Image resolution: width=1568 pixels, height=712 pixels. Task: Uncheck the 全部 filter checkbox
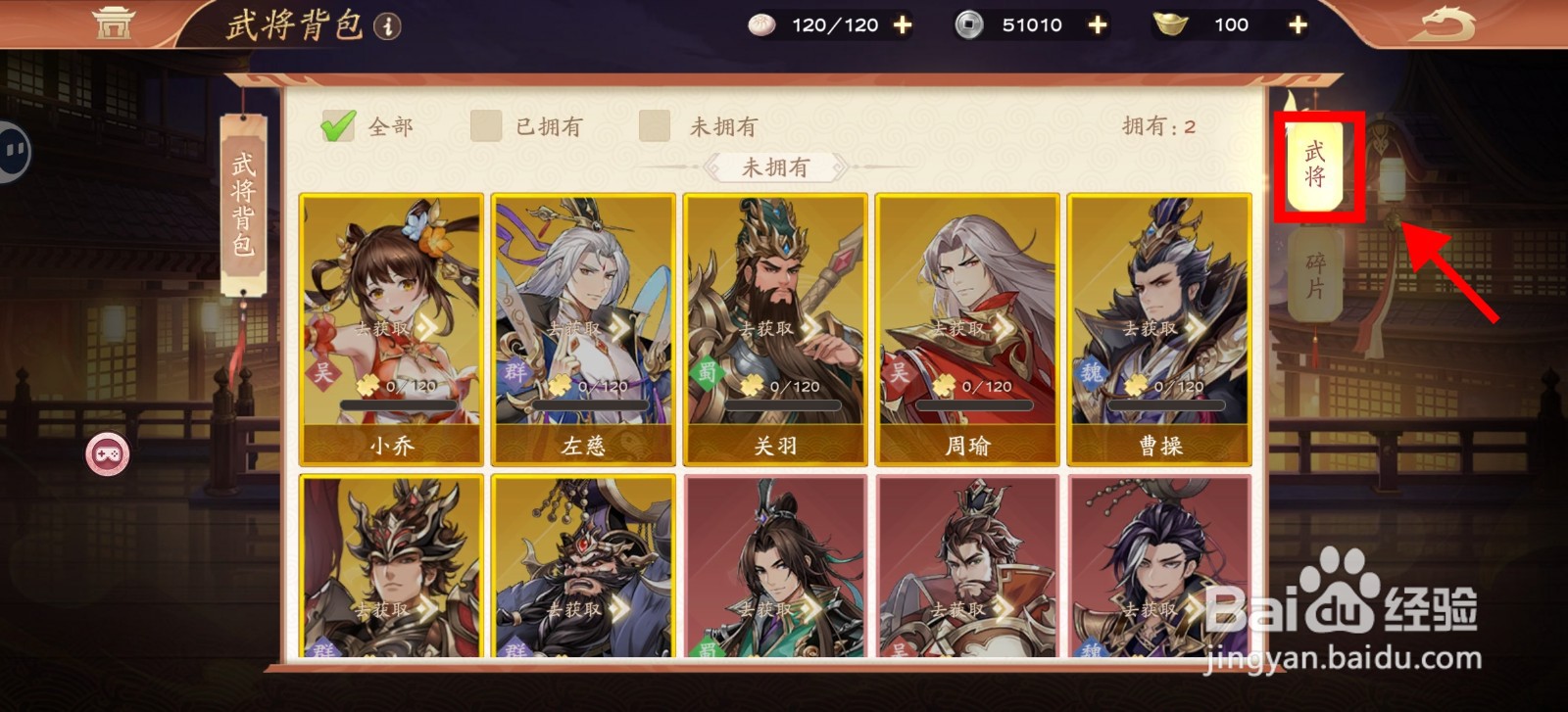tap(337, 125)
